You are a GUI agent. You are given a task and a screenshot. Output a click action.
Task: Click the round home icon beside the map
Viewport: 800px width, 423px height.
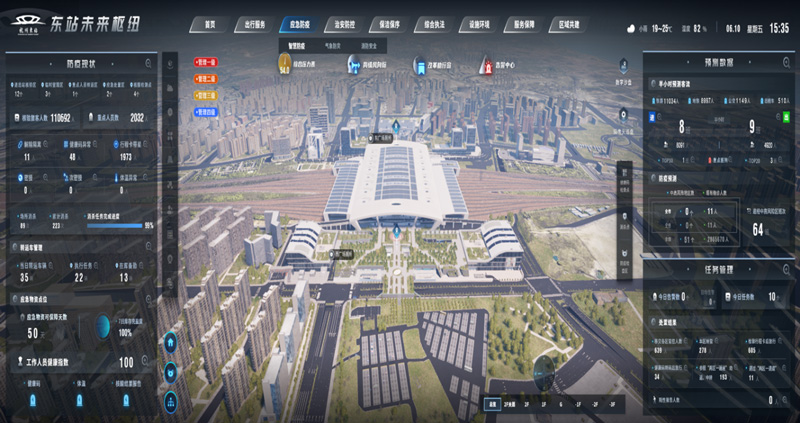coord(171,343)
